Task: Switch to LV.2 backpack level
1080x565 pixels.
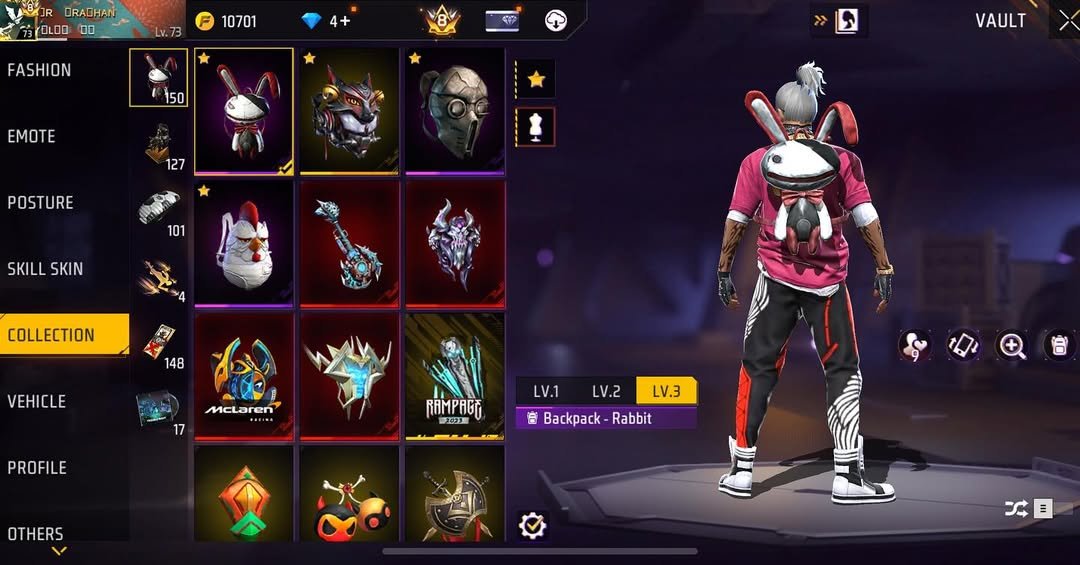Action: click(x=606, y=391)
